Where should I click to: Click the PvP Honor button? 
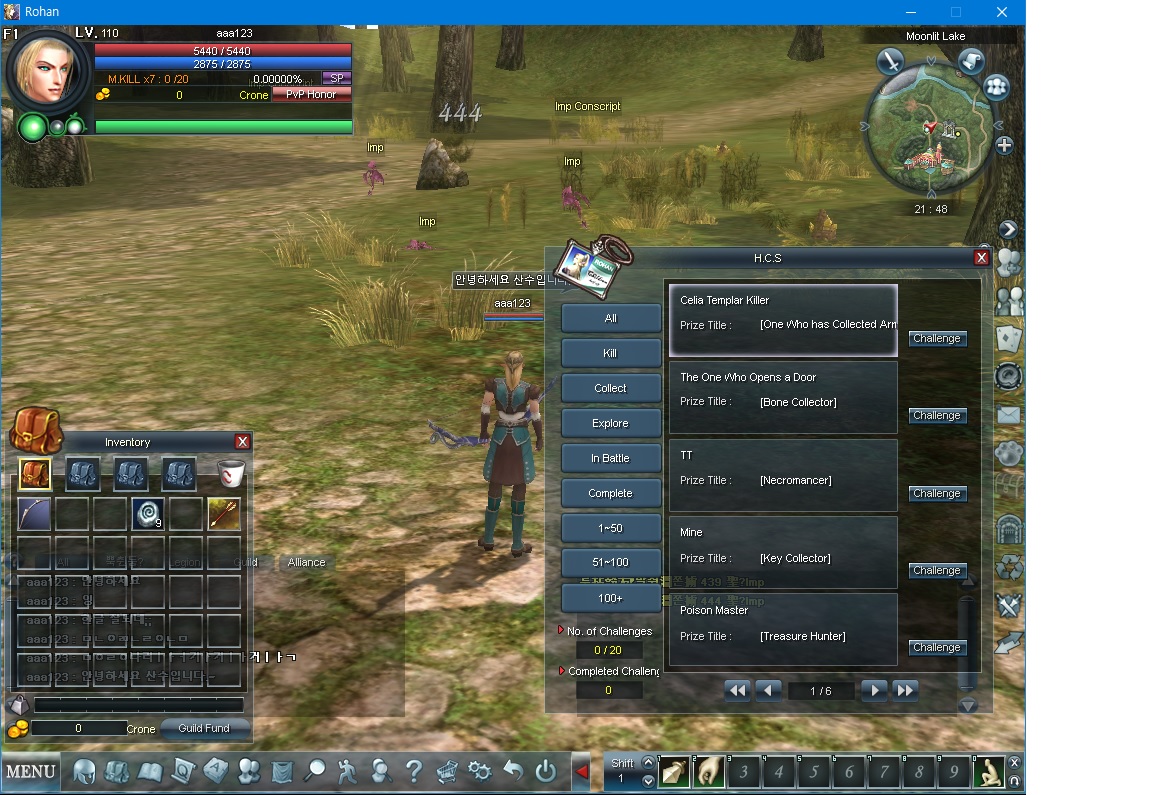[x=311, y=94]
